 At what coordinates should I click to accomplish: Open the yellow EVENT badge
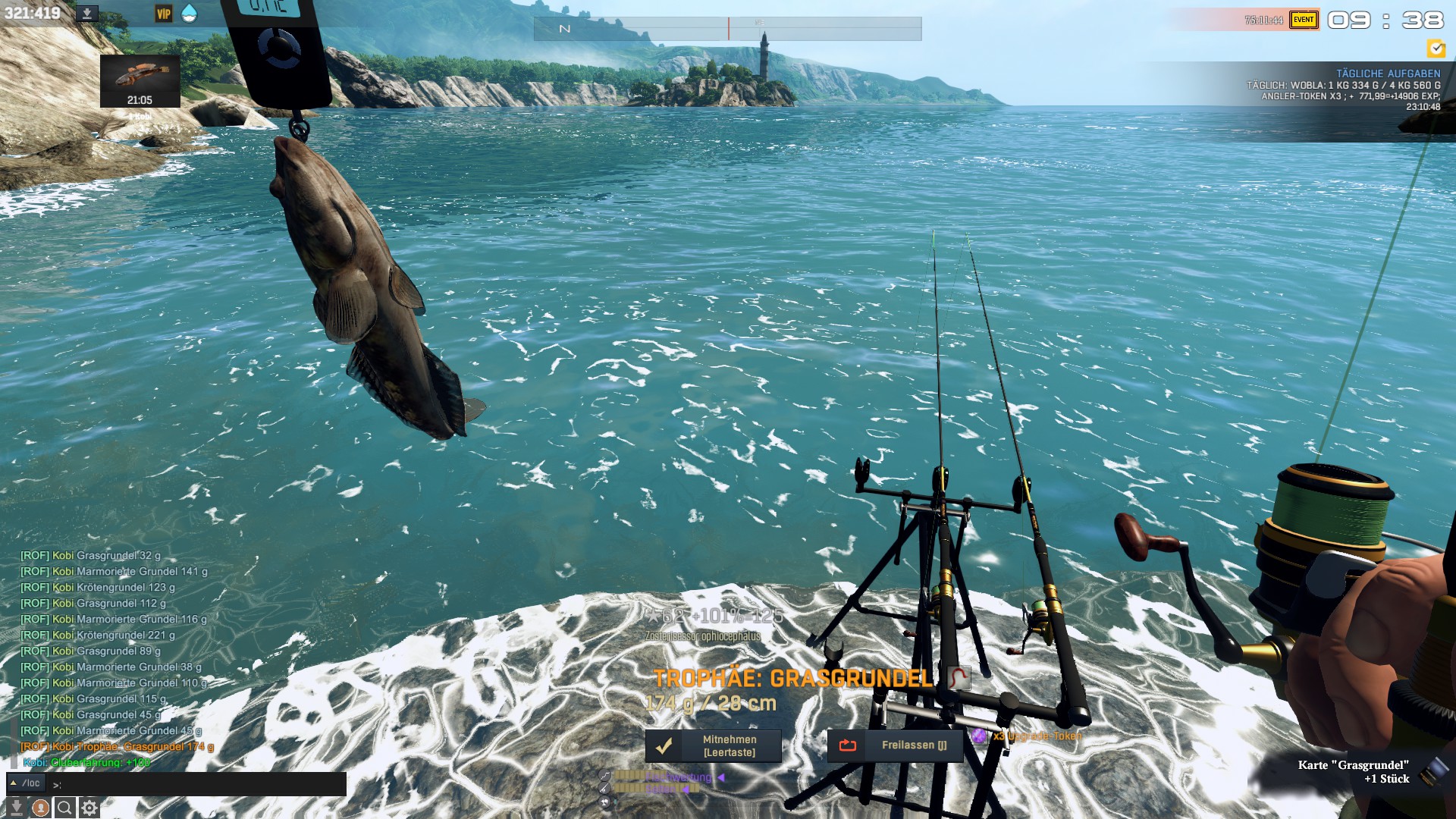1303,20
